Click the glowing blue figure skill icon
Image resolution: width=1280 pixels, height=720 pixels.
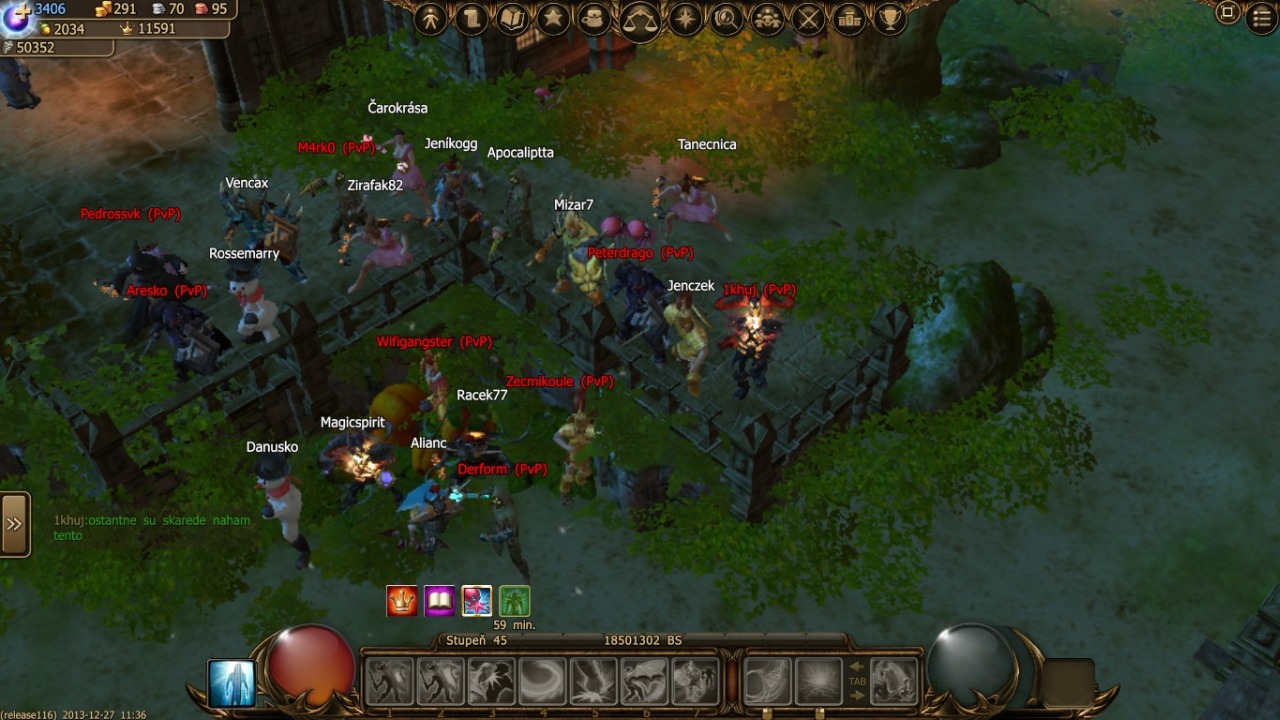[232, 683]
